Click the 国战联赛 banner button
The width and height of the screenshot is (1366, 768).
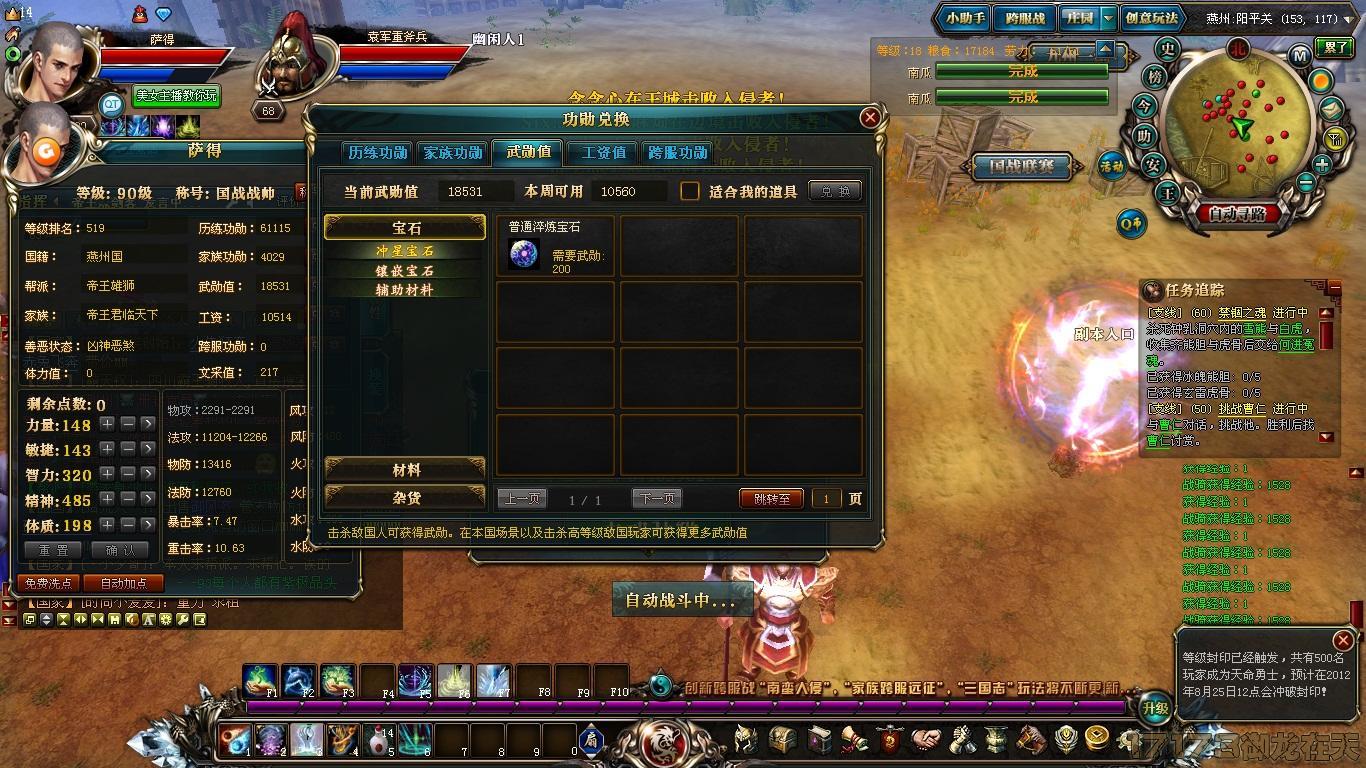(x=1021, y=167)
